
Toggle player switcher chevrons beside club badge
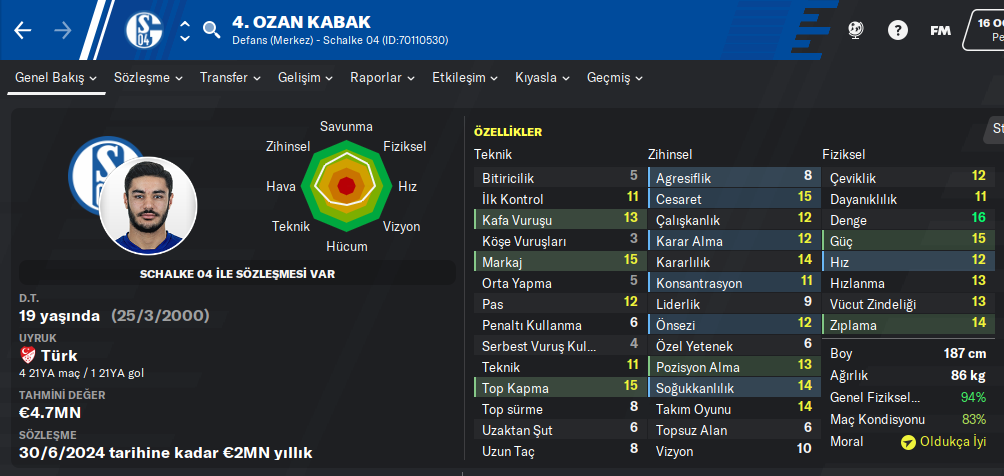pos(184,30)
